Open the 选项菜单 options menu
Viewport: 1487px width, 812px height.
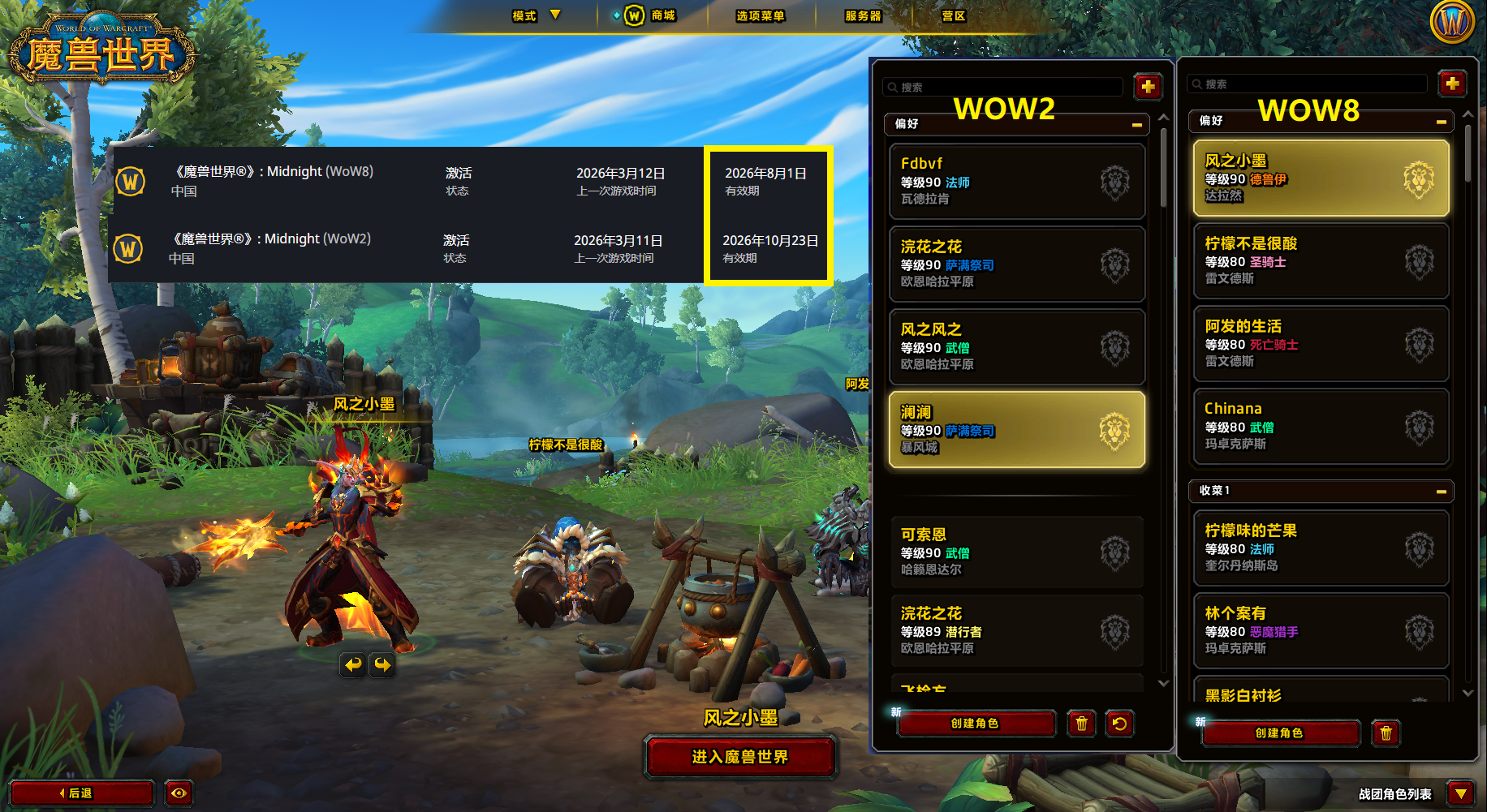760,15
